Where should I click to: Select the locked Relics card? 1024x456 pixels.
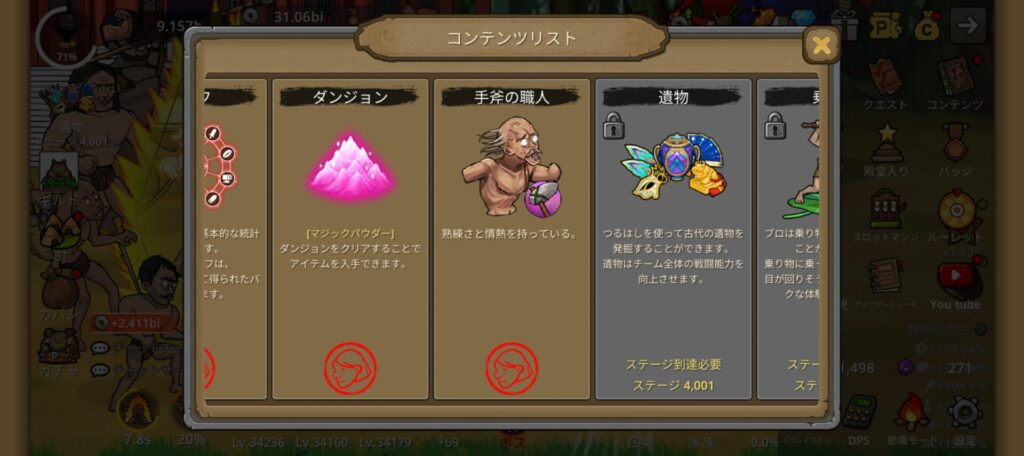(x=673, y=238)
